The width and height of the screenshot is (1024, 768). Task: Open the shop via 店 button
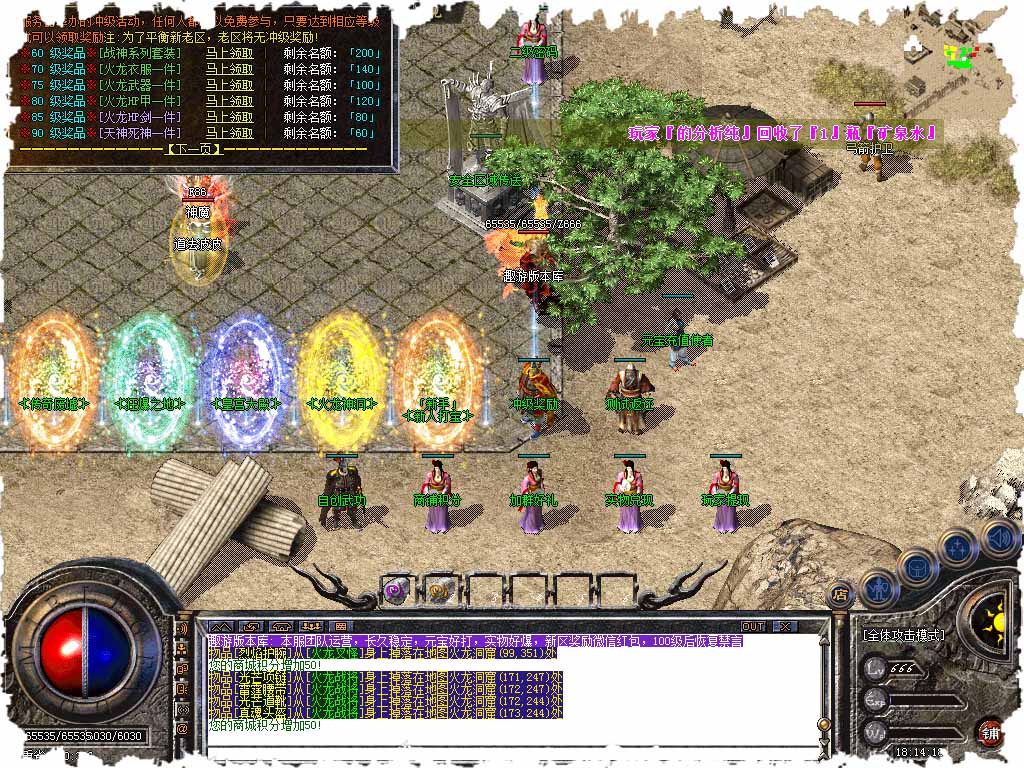click(x=841, y=595)
